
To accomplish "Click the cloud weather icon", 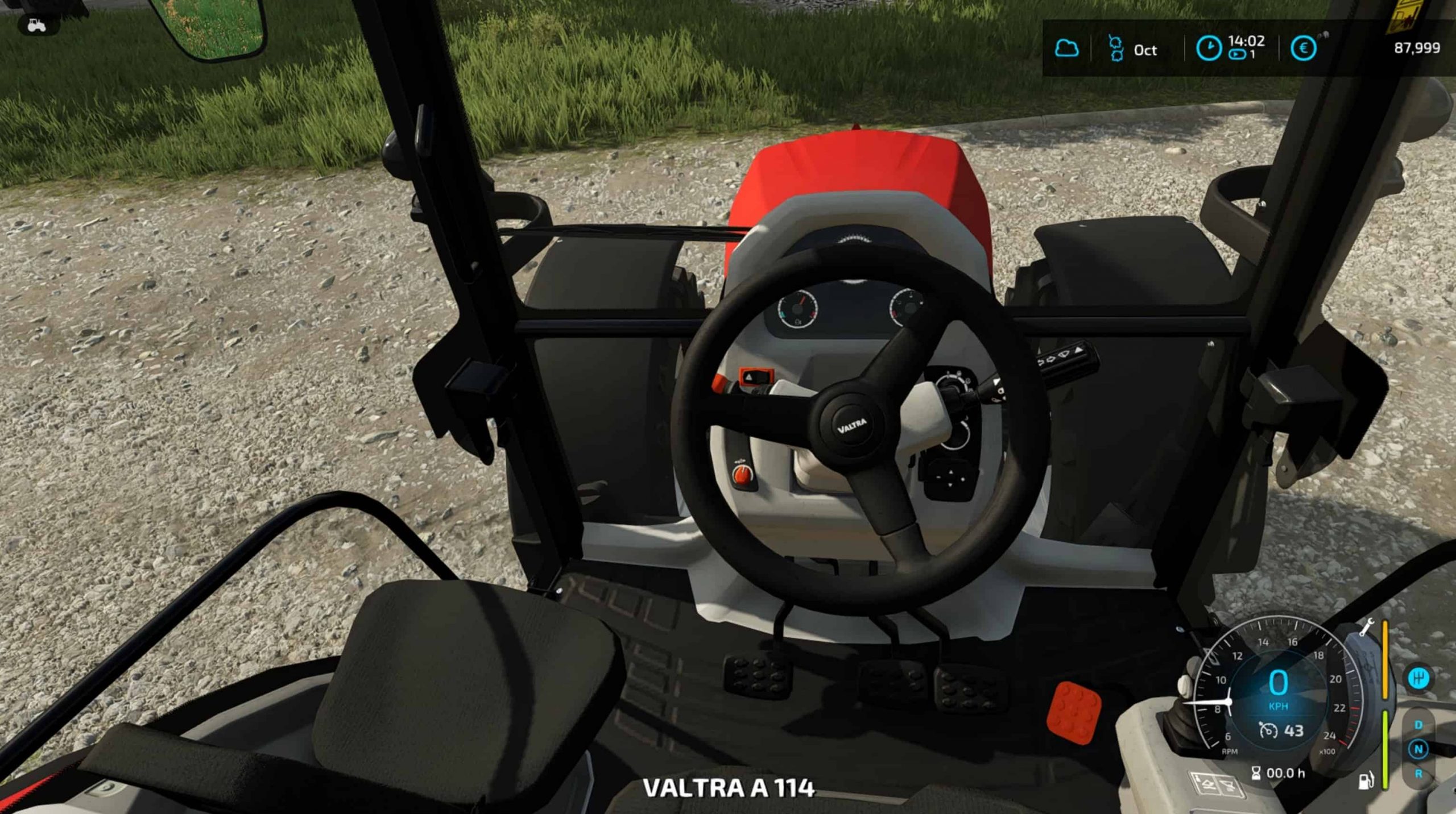I will [1066, 48].
